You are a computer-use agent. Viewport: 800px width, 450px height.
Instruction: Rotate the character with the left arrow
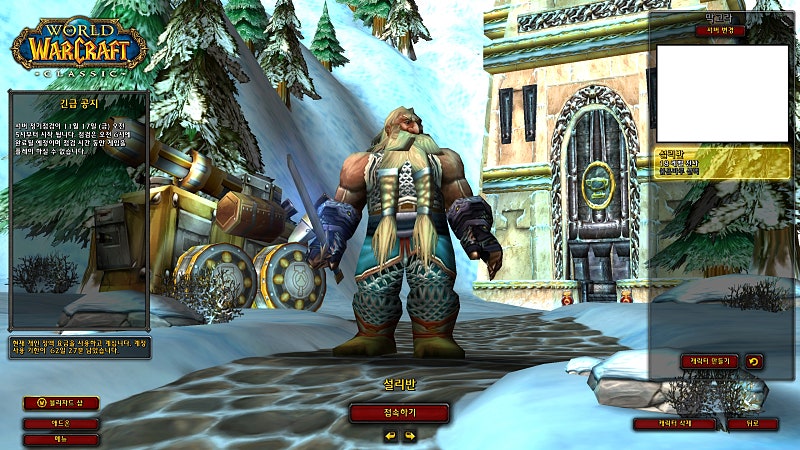pyautogui.click(x=390, y=436)
